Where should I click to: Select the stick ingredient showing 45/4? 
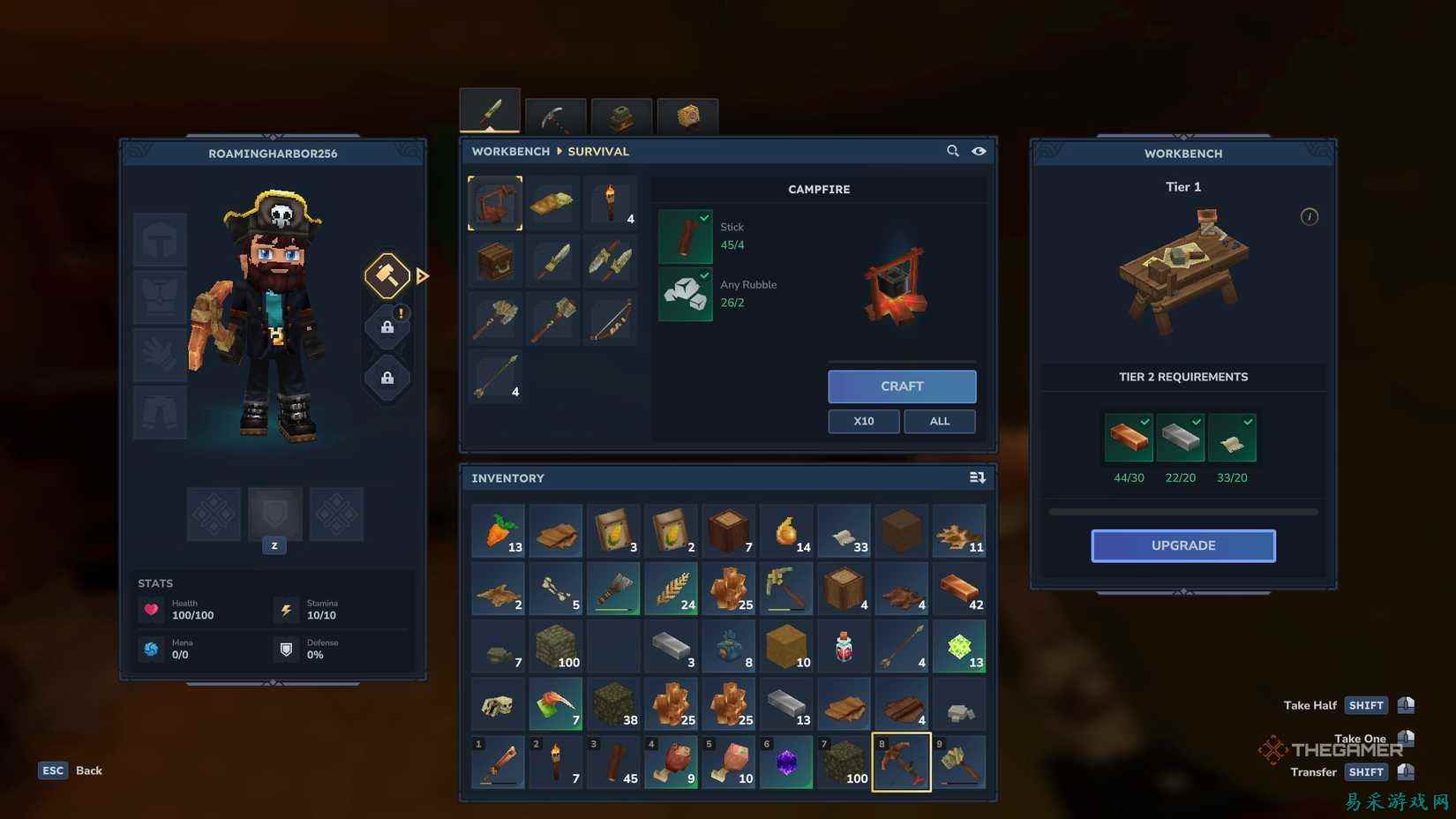(x=685, y=237)
